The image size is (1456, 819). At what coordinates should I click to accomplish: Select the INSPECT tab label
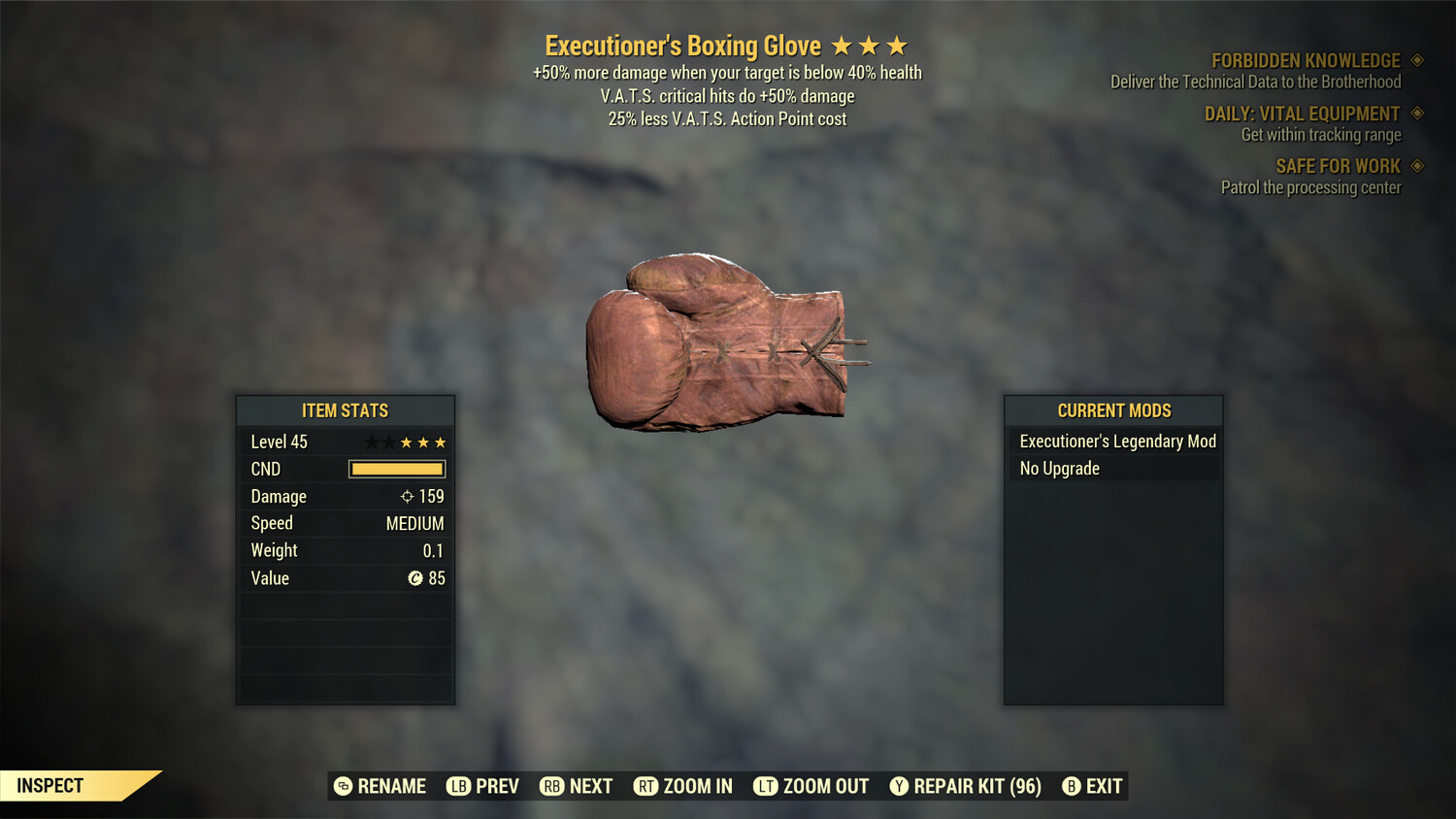[49, 785]
